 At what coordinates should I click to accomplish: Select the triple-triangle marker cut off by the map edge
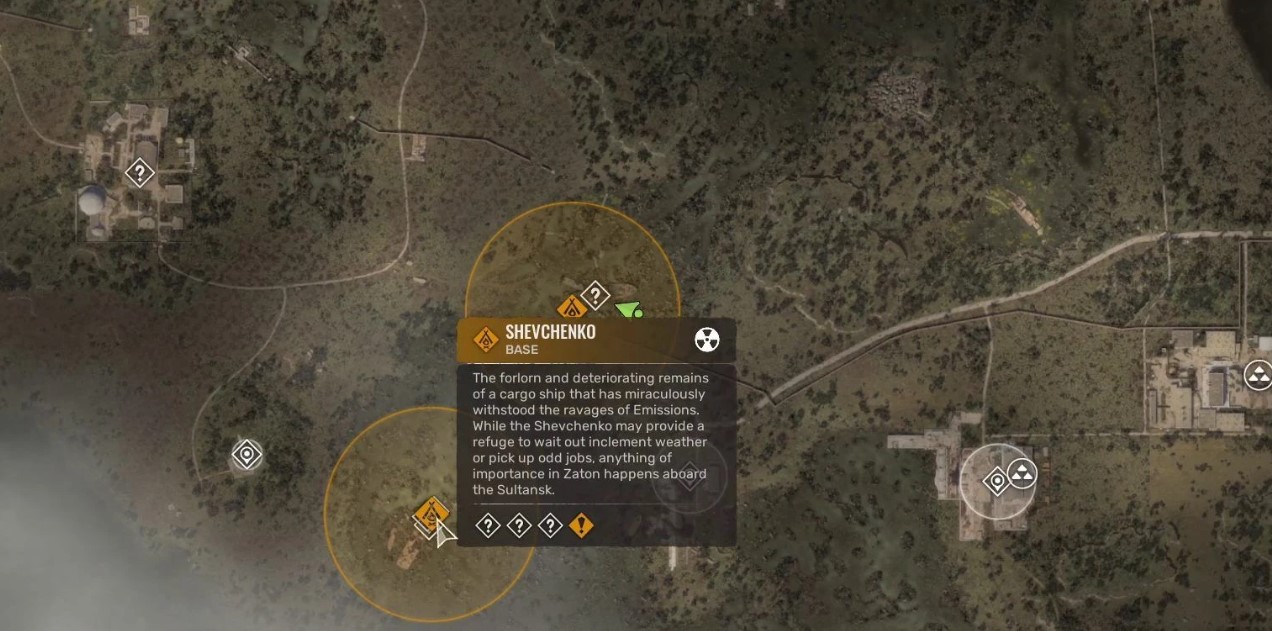(1257, 375)
